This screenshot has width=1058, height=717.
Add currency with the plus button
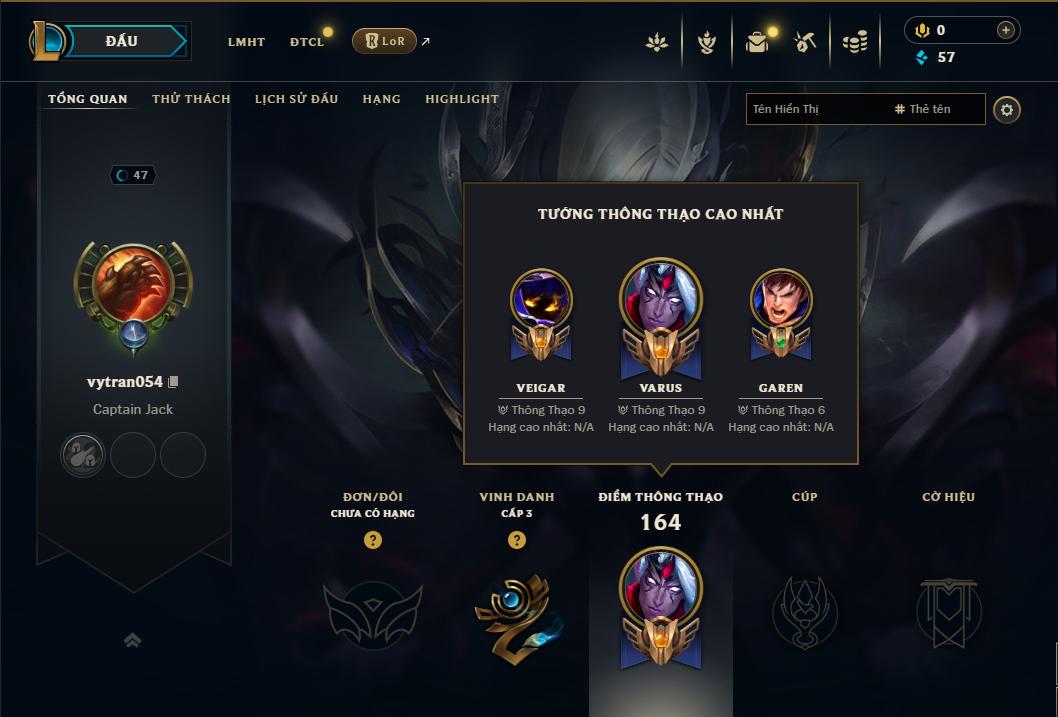[1006, 30]
